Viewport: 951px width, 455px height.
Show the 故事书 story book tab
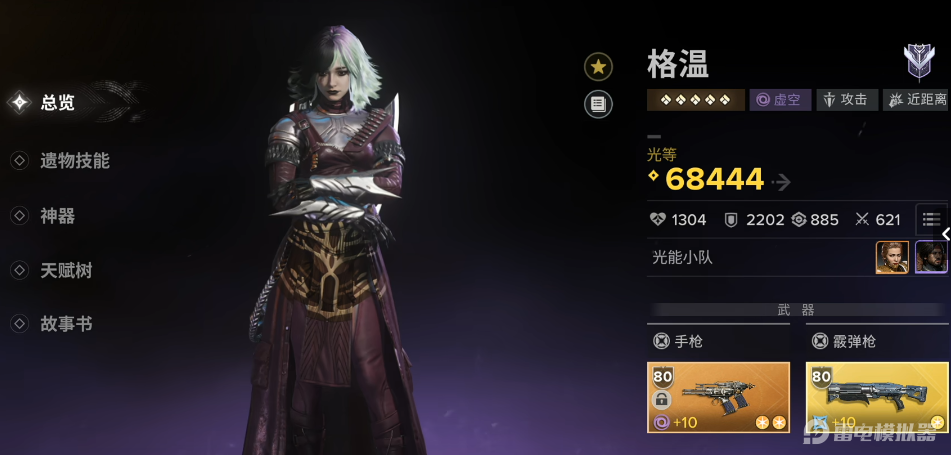click(66, 325)
